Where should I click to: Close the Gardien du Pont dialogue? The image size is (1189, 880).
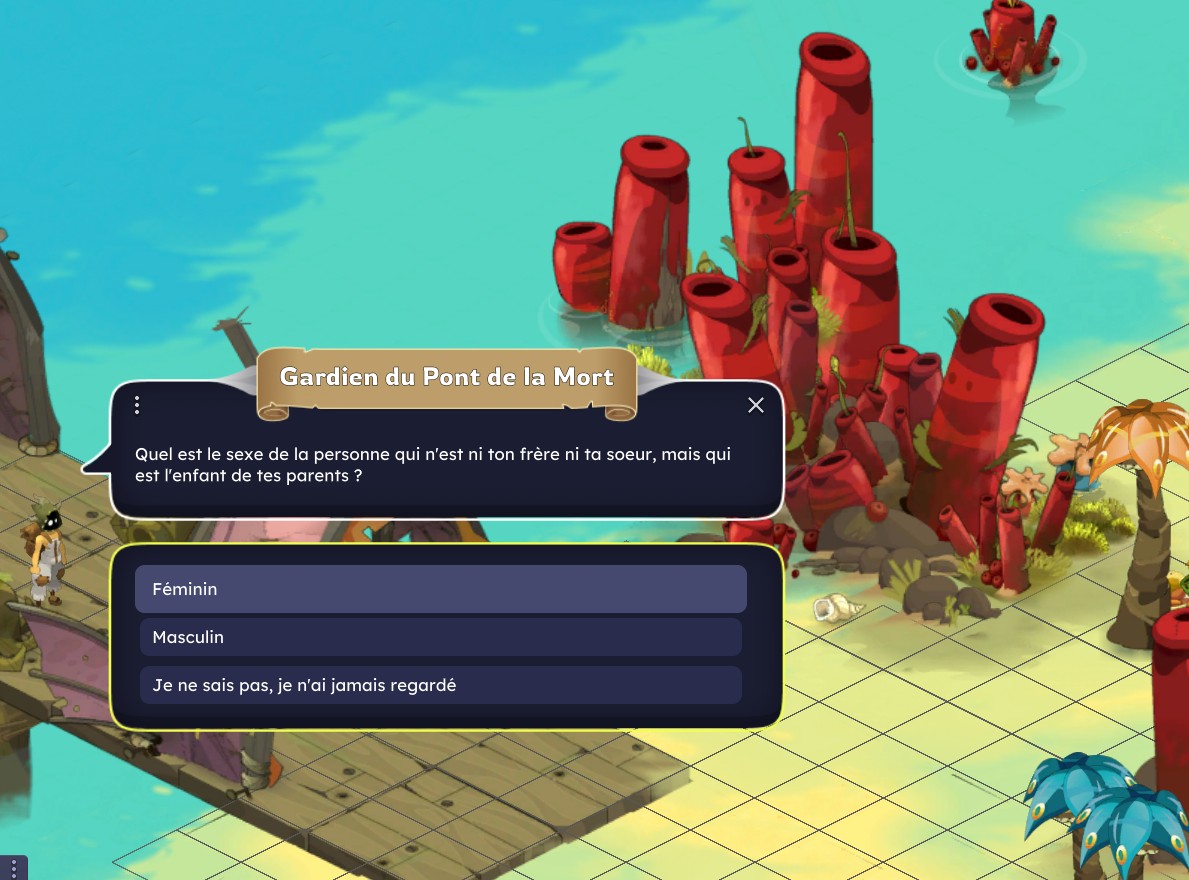756,405
